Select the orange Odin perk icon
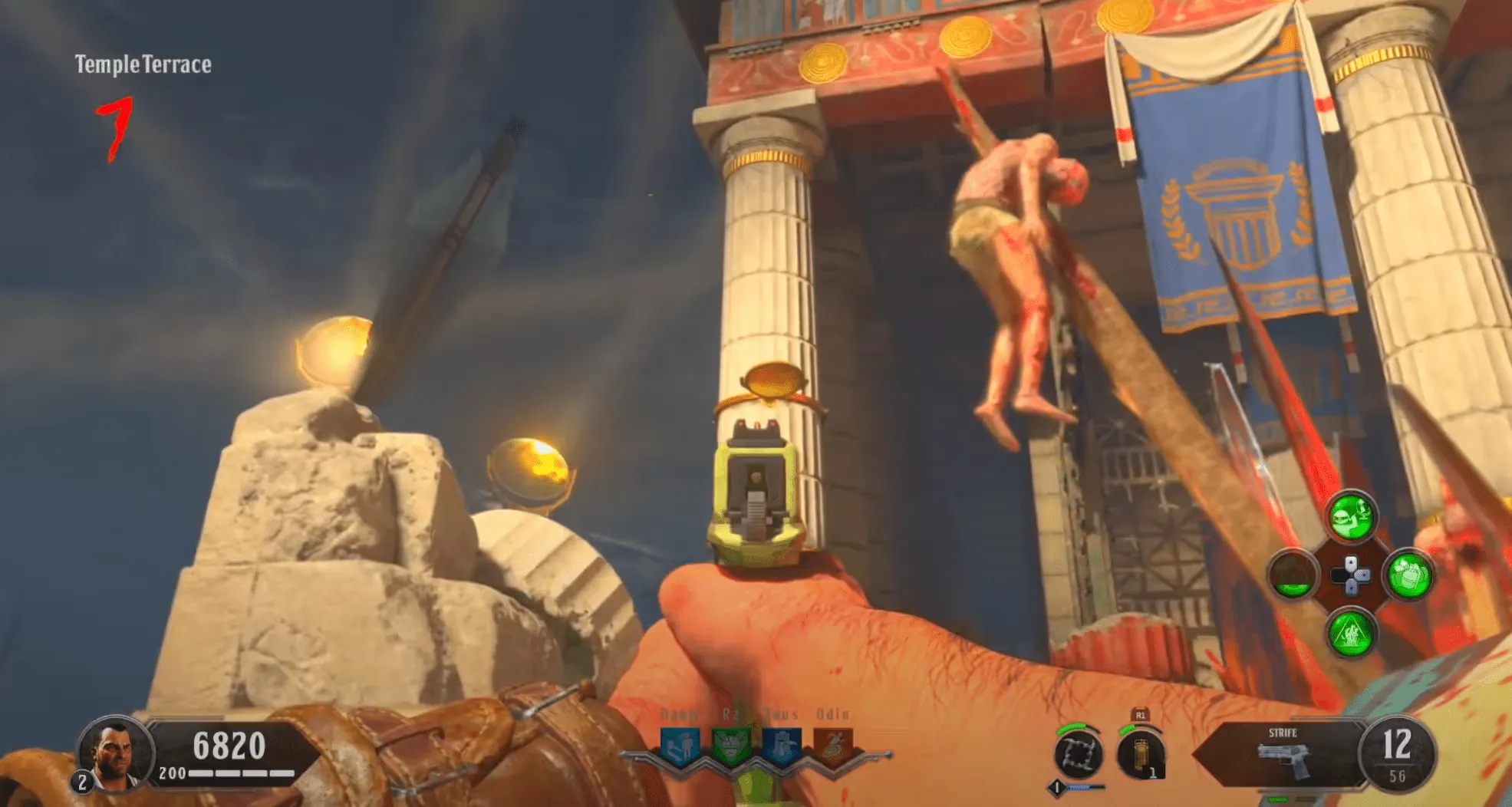 [x=833, y=745]
